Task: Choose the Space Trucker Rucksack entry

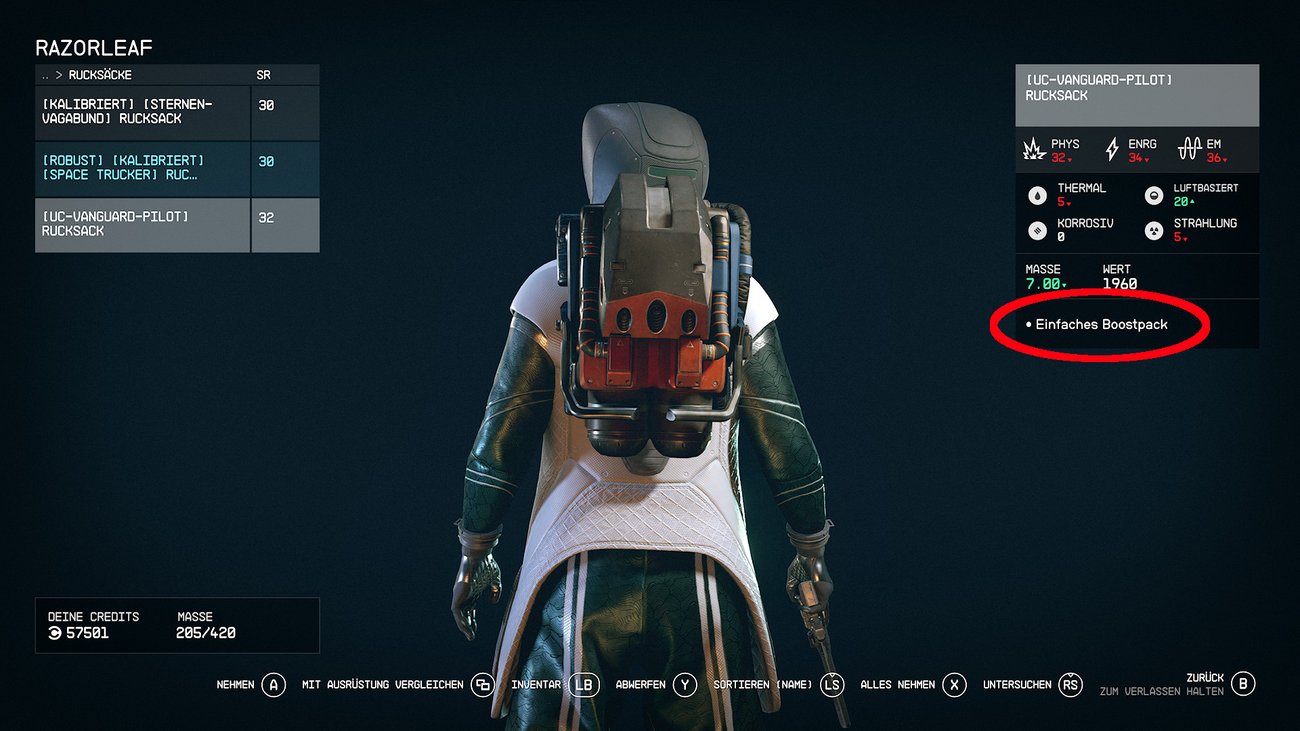Action: [142, 168]
